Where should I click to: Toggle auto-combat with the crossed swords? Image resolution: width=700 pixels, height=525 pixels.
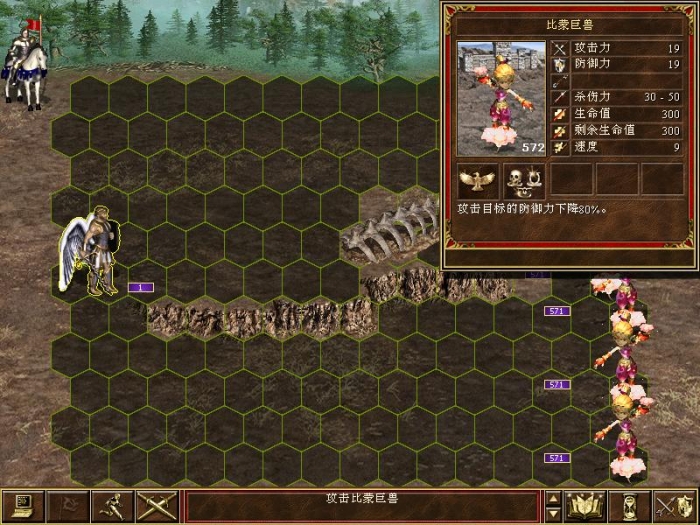click(156, 506)
